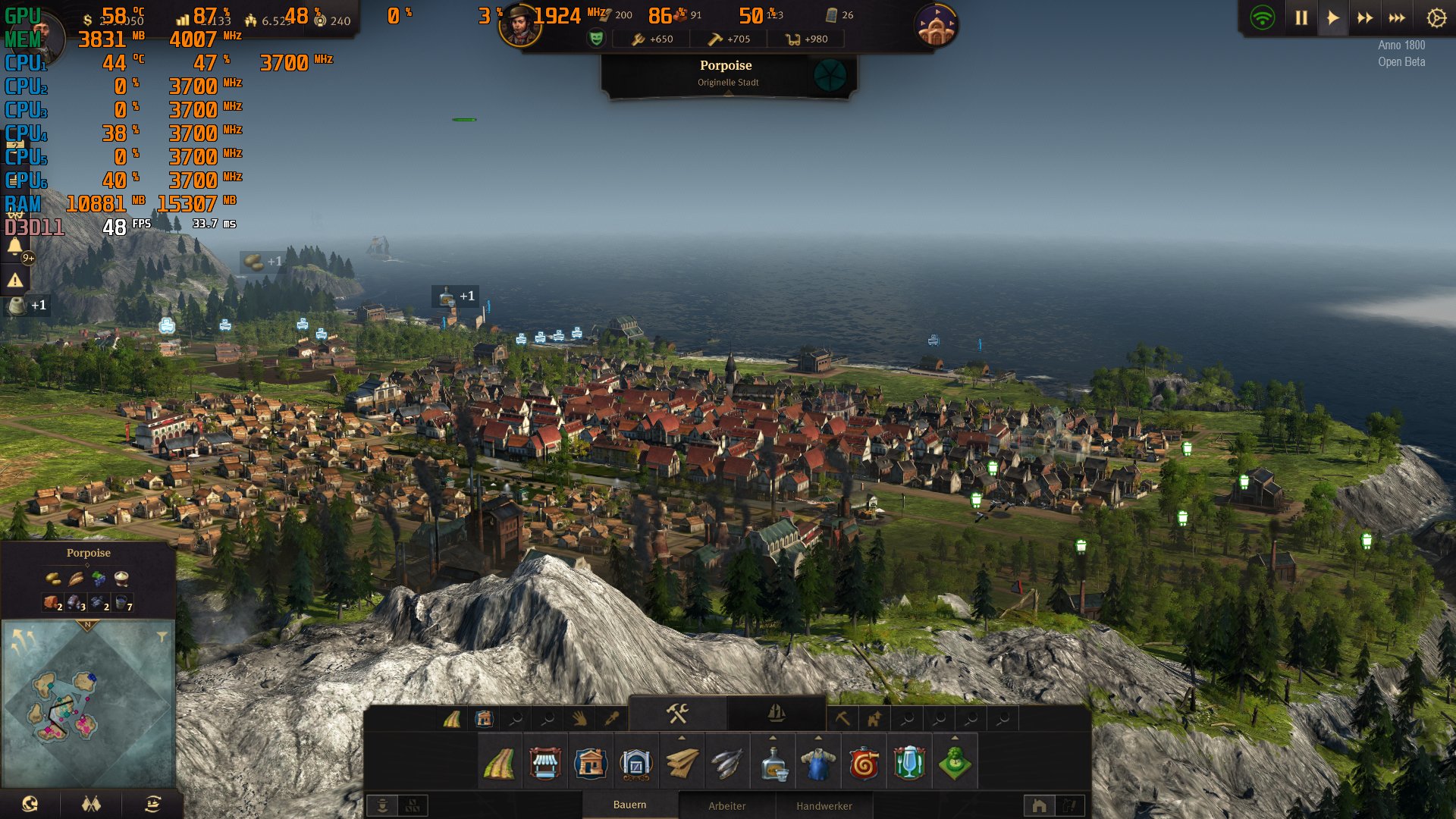Select the double fast-forward speed
Image resolution: width=1456 pixels, height=819 pixels.
pyautogui.click(x=1365, y=18)
